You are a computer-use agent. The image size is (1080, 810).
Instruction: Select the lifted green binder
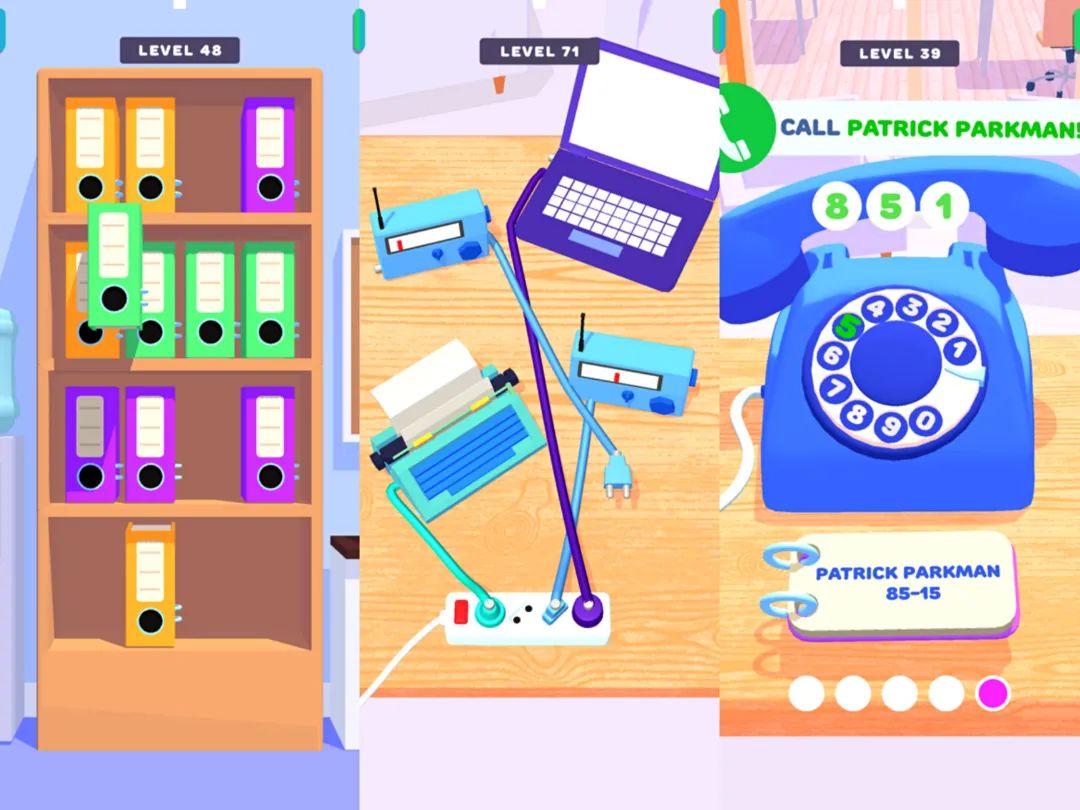pos(115,264)
